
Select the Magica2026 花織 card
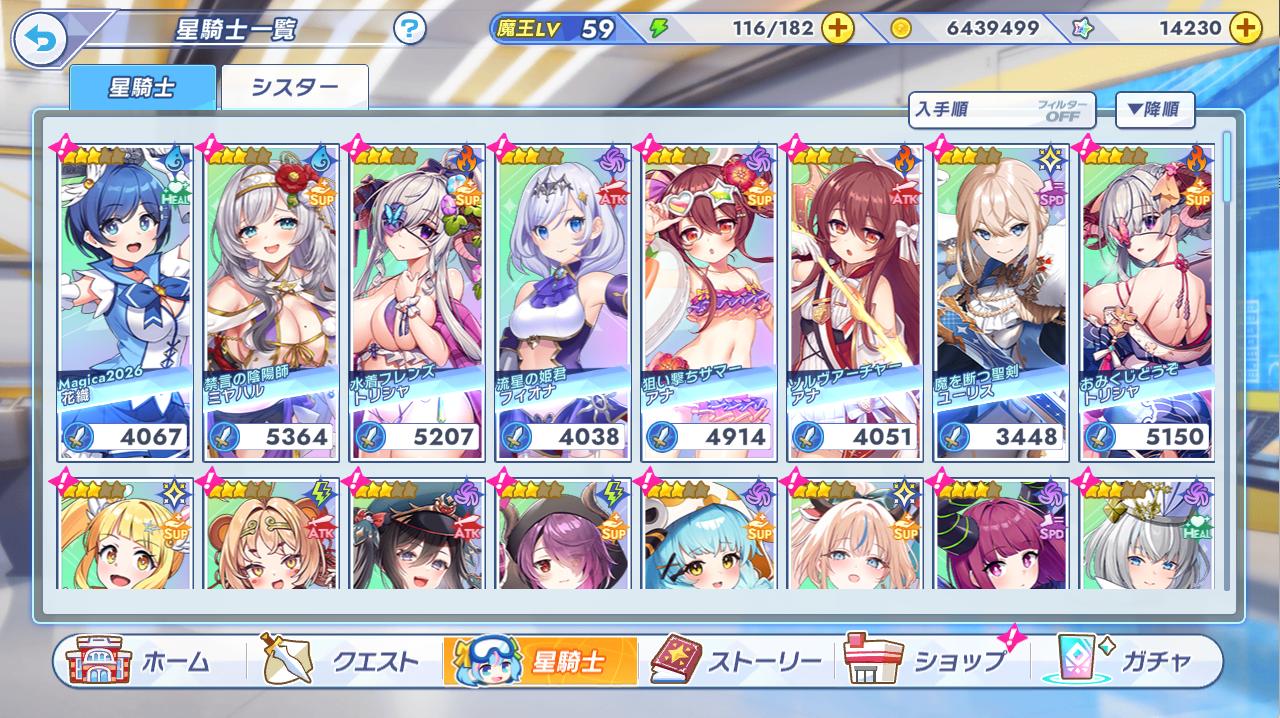click(124, 300)
